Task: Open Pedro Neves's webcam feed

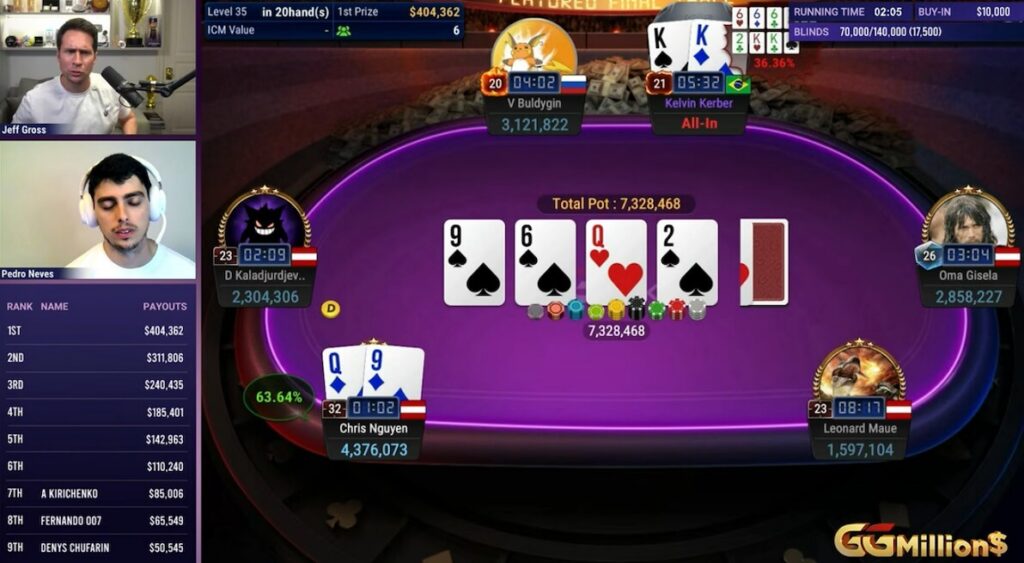Action: [x=98, y=210]
